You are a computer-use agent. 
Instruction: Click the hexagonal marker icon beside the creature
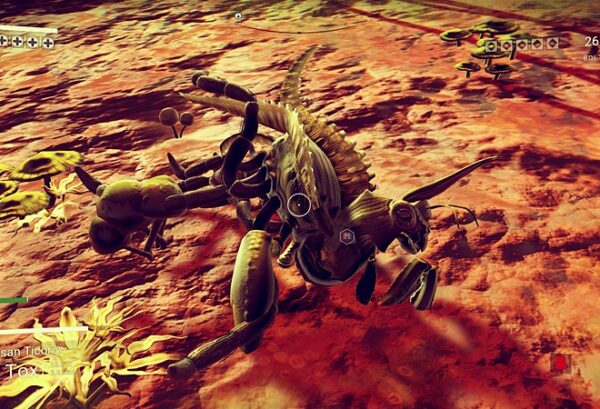(347, 236)
